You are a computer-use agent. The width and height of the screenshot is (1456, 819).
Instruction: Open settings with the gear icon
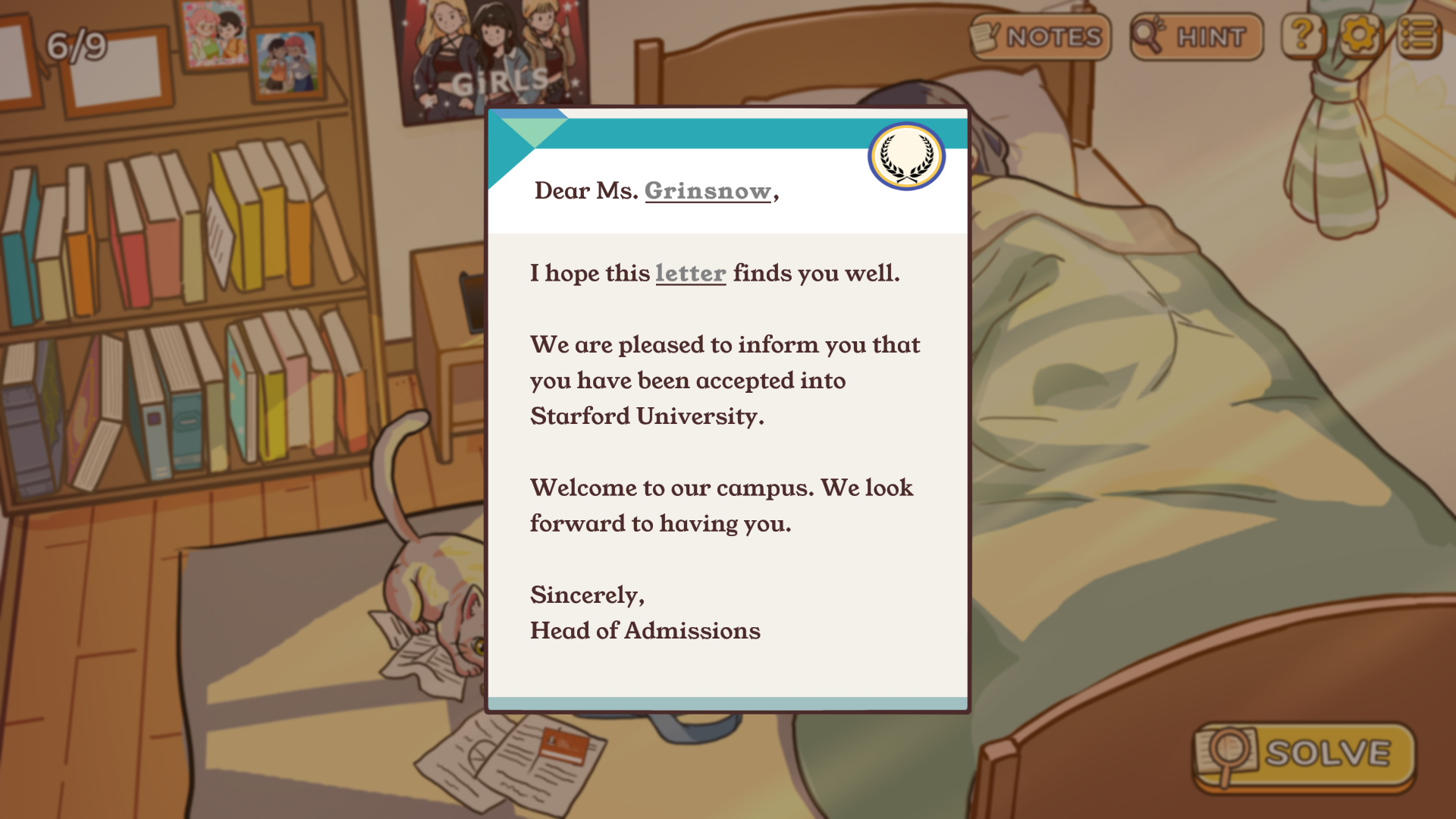click(1359, 35)
